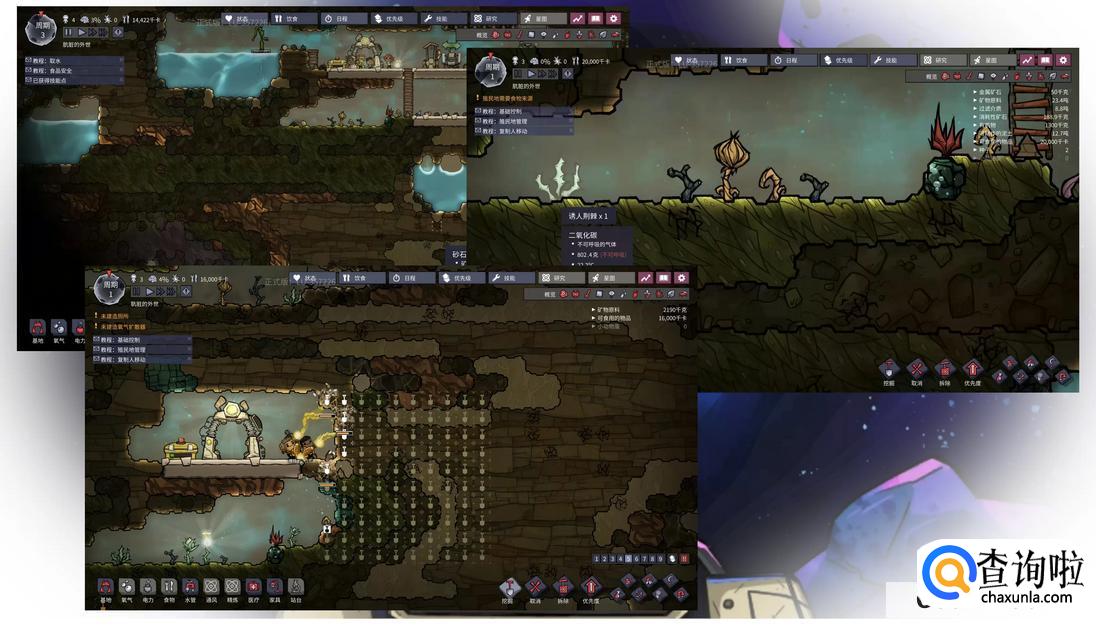The image size is (1096, 628).
Task: Open the 食物 (Food) build category
Action: pos(169,587)
